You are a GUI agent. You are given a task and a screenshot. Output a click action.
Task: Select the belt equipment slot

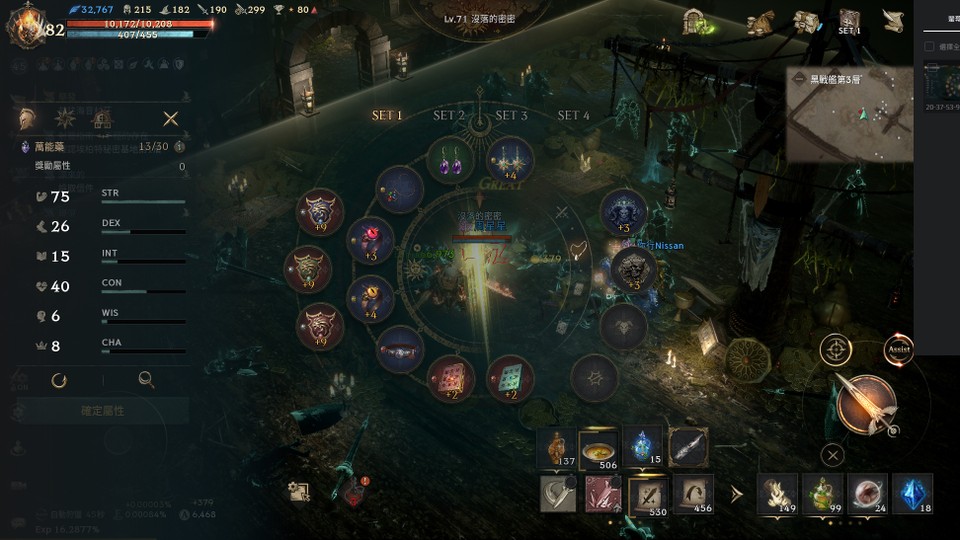(x=400, y=349)
